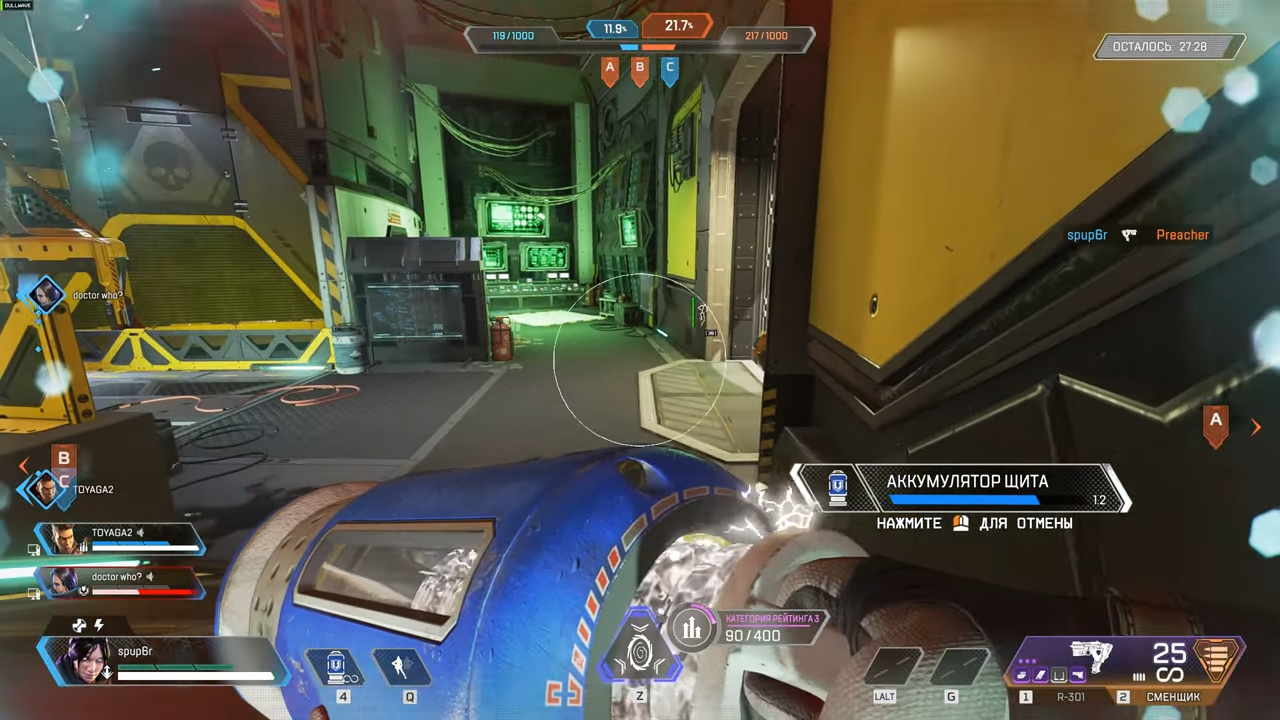Screen dimensions: 1280x720
Task: Switch to the СМЕНЩИК weapon slot
Action: pyautogui.click(x=1172, y=696)
